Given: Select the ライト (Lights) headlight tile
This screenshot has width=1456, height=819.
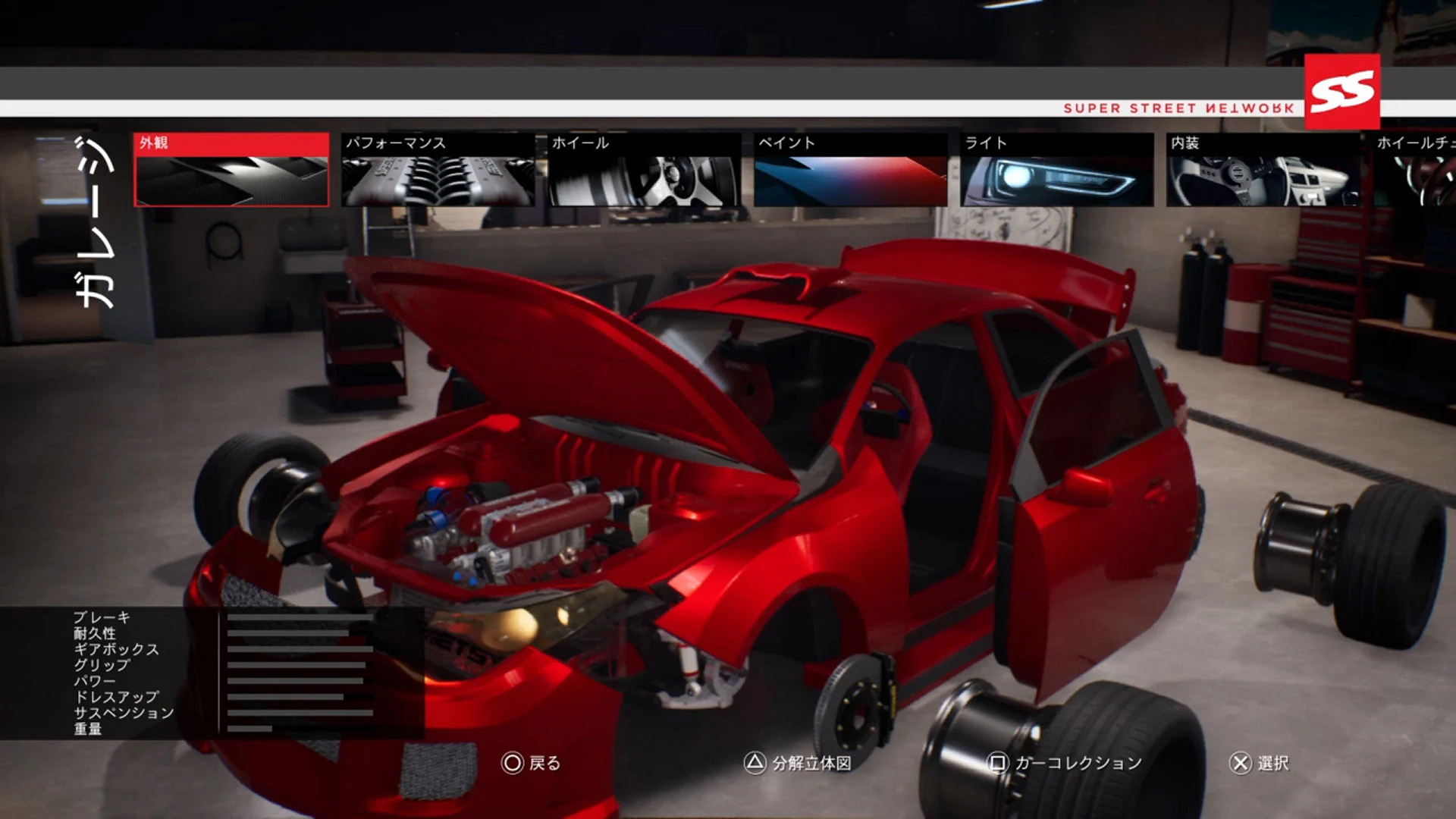Looking at the screenshot, I should tap(1056, 170).
